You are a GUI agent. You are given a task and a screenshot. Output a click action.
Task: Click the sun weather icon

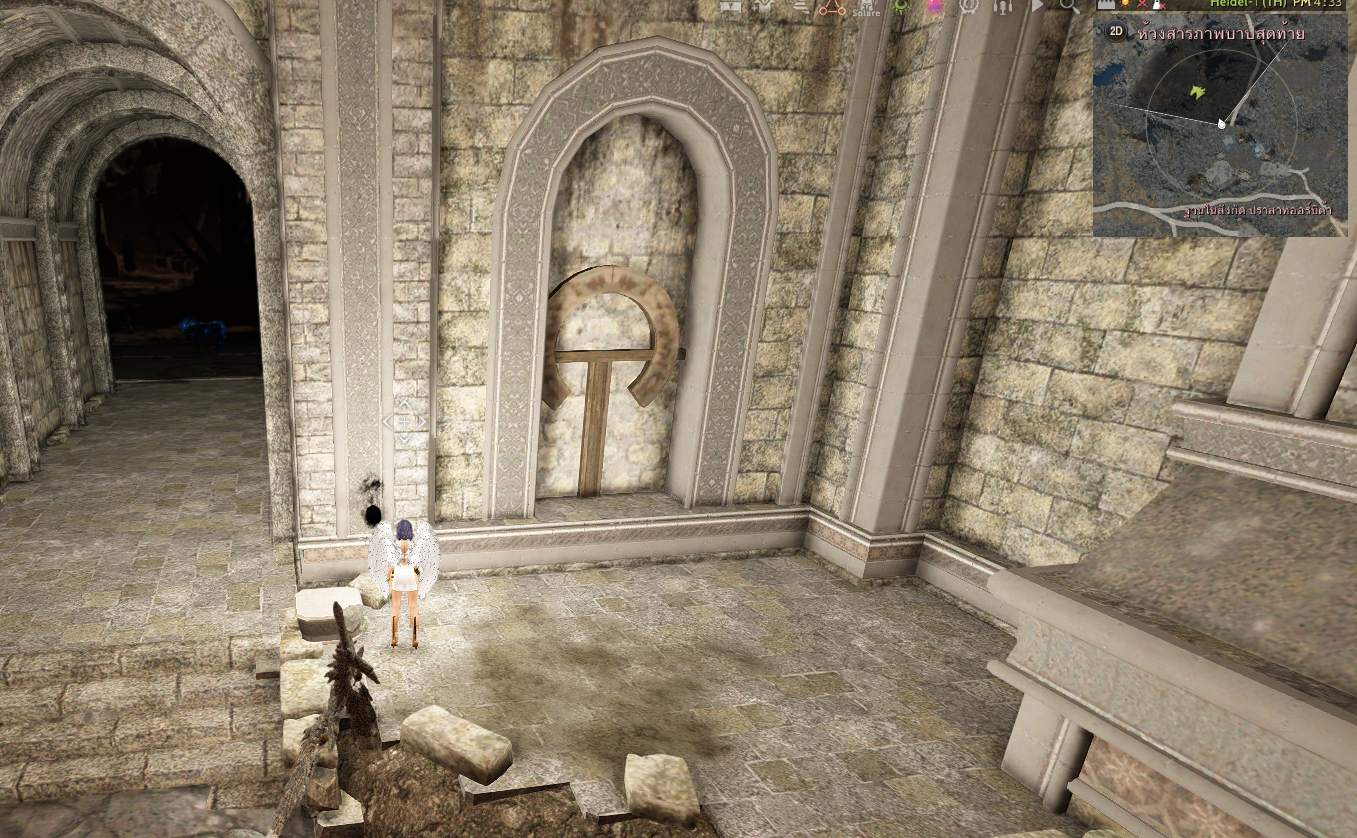click(x=1125, y=5)
